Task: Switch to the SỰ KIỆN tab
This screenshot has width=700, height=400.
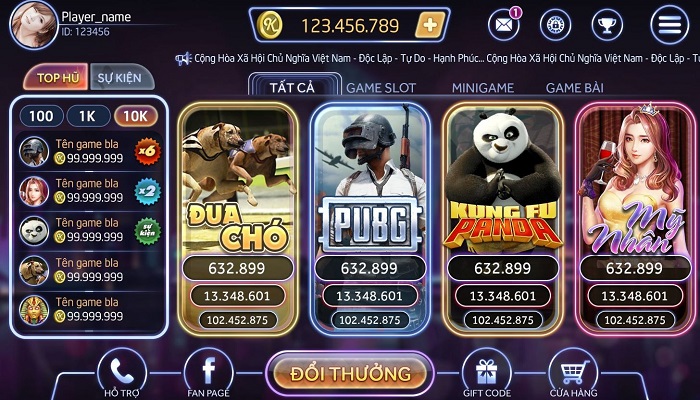Action: click(119, 77)
